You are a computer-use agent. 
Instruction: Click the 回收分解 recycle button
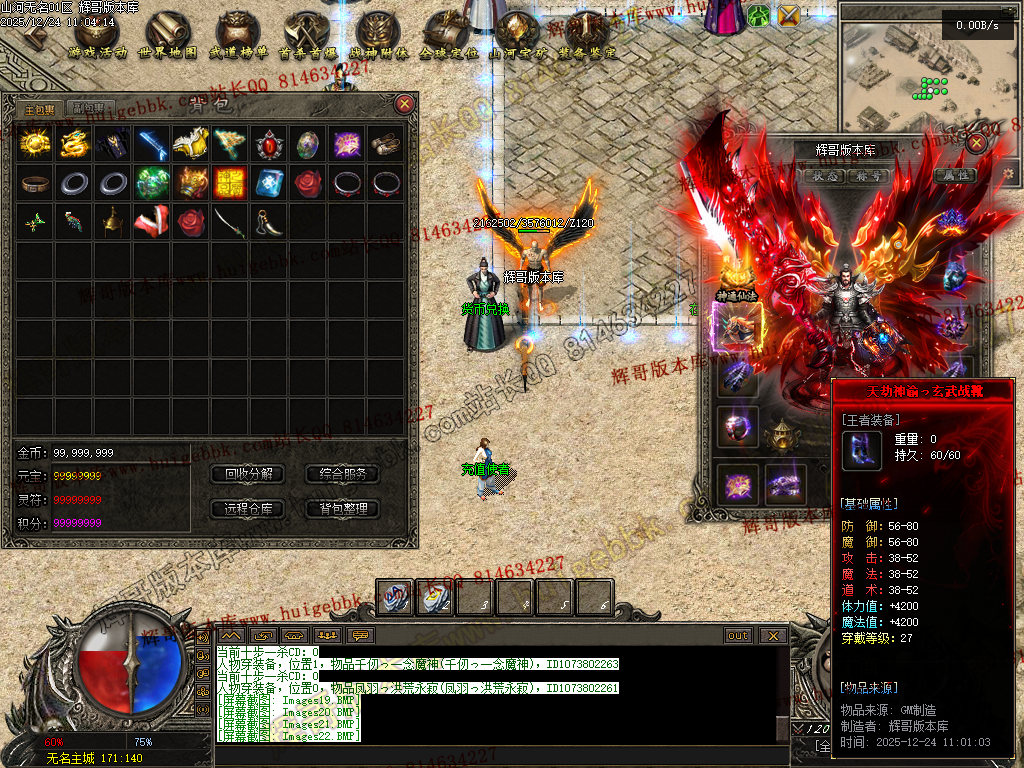click(248, 474)
